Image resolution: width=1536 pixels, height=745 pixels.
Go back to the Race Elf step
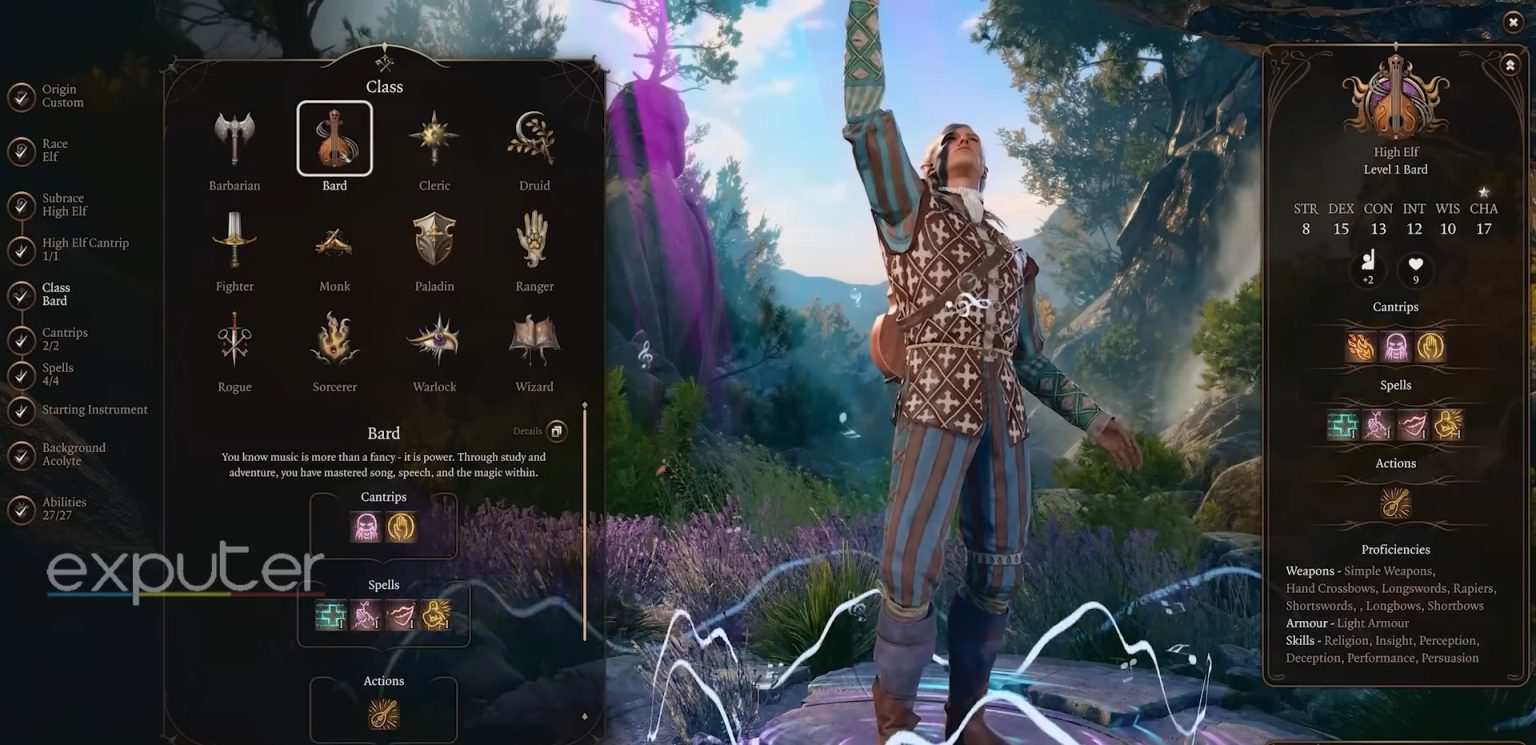click(x=22, y=150)
